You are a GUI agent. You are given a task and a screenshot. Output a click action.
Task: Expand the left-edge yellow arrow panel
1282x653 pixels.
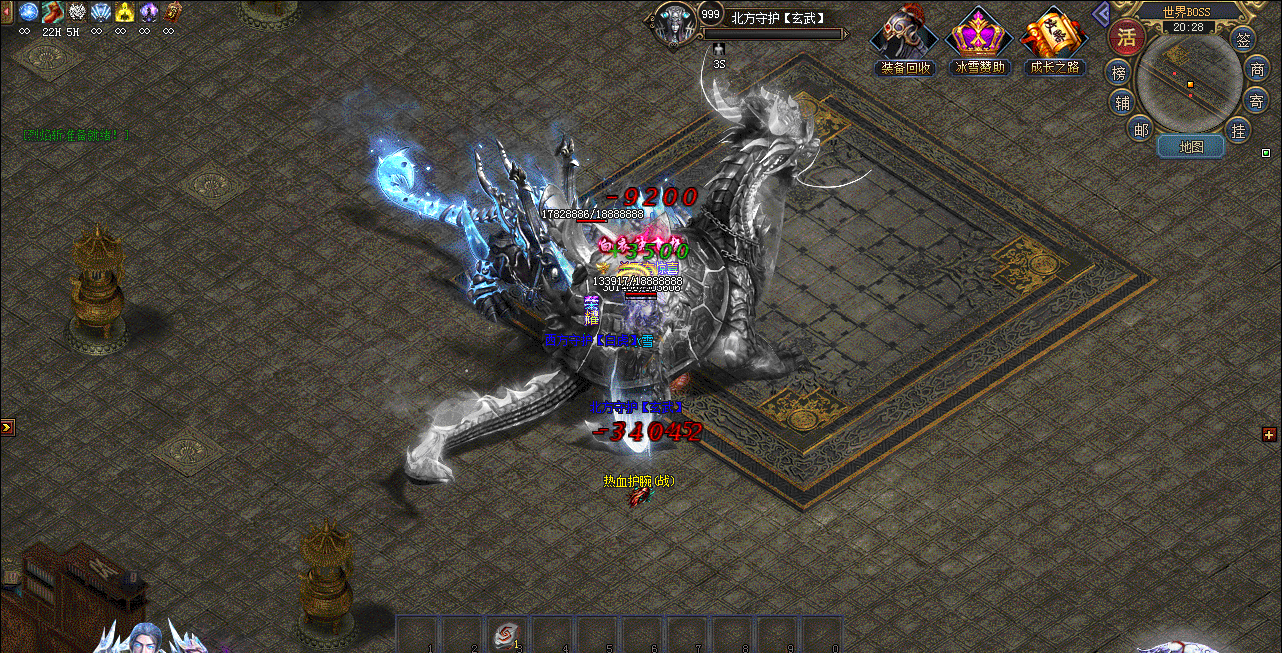click(x=7, y=427)
